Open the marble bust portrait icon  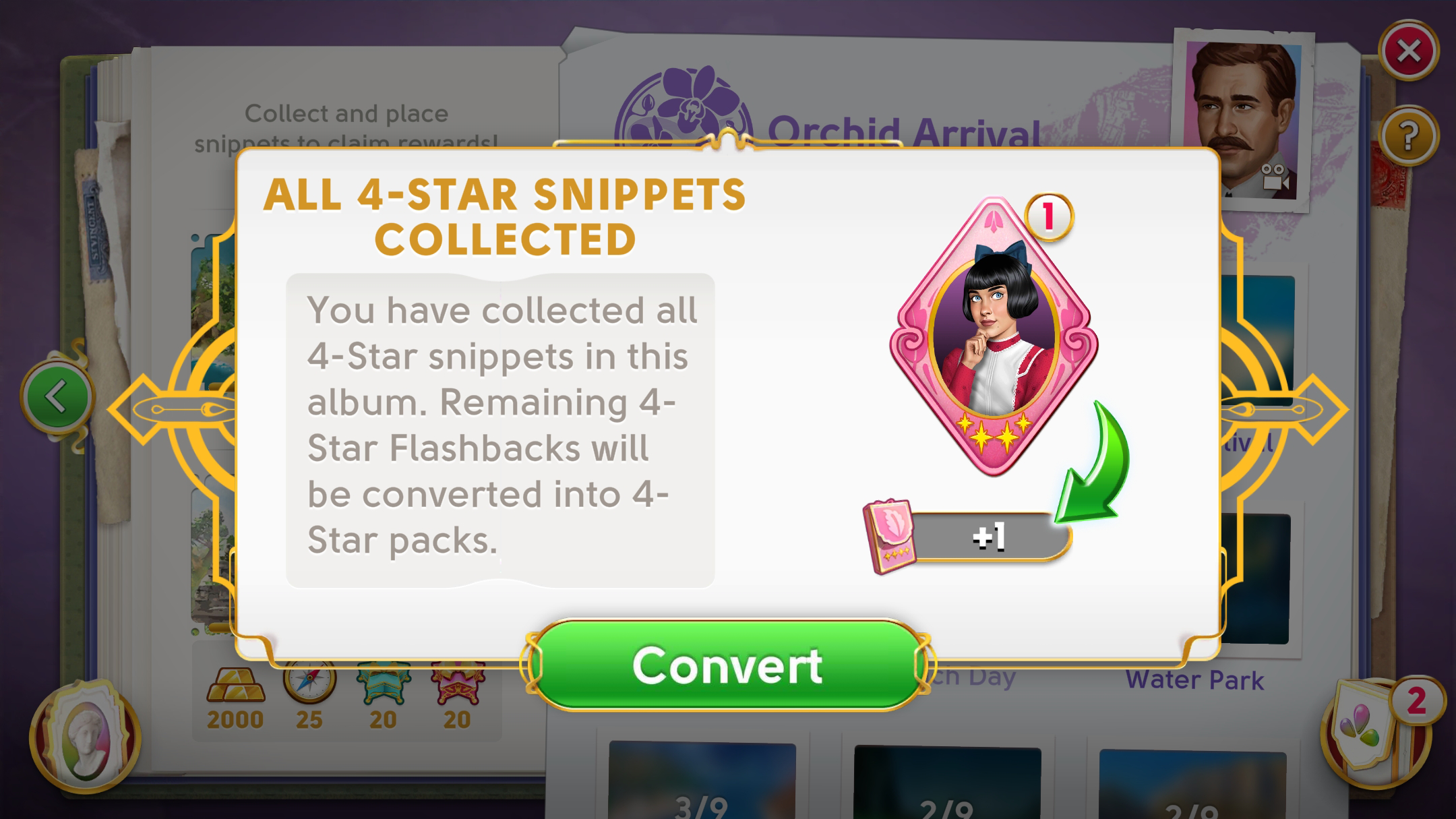point(86,736)
